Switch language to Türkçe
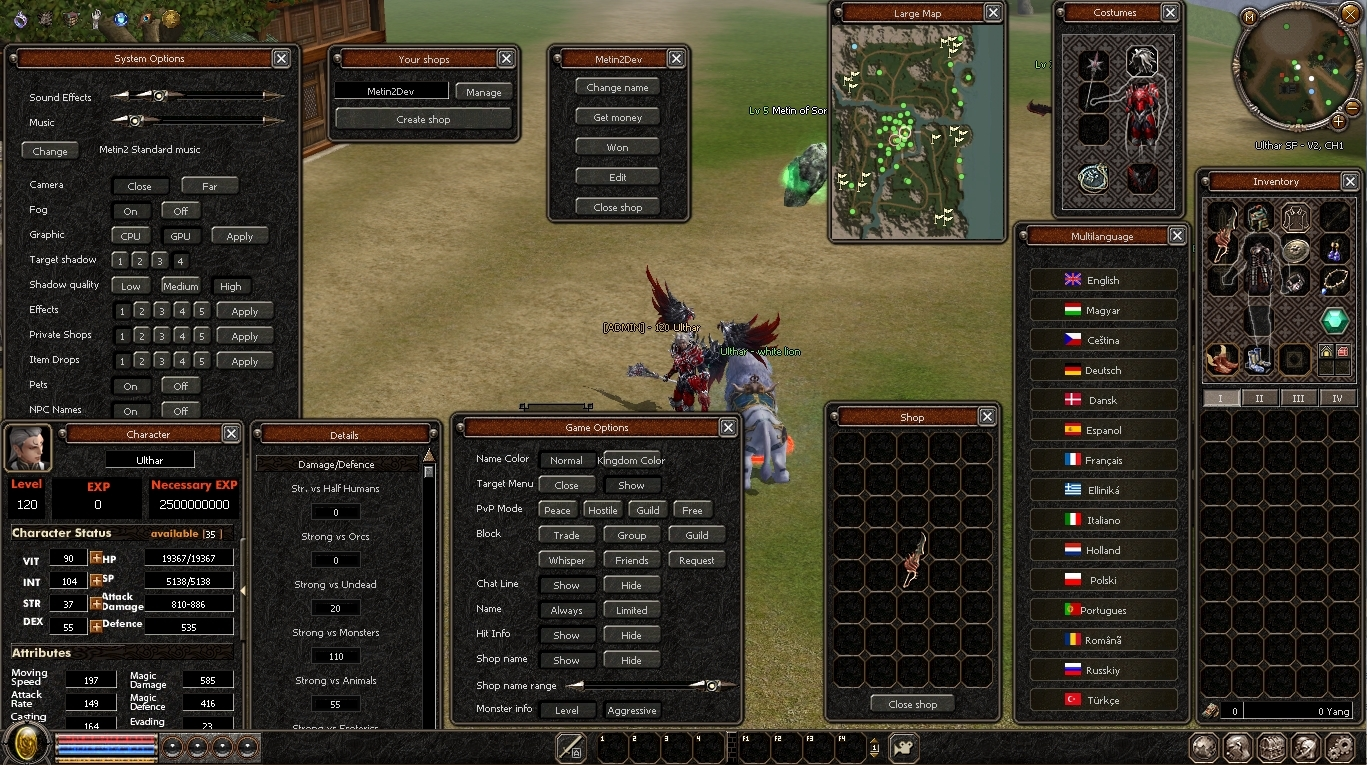The width and height of the screenshot is (1367, 765). pos(1103,701)
